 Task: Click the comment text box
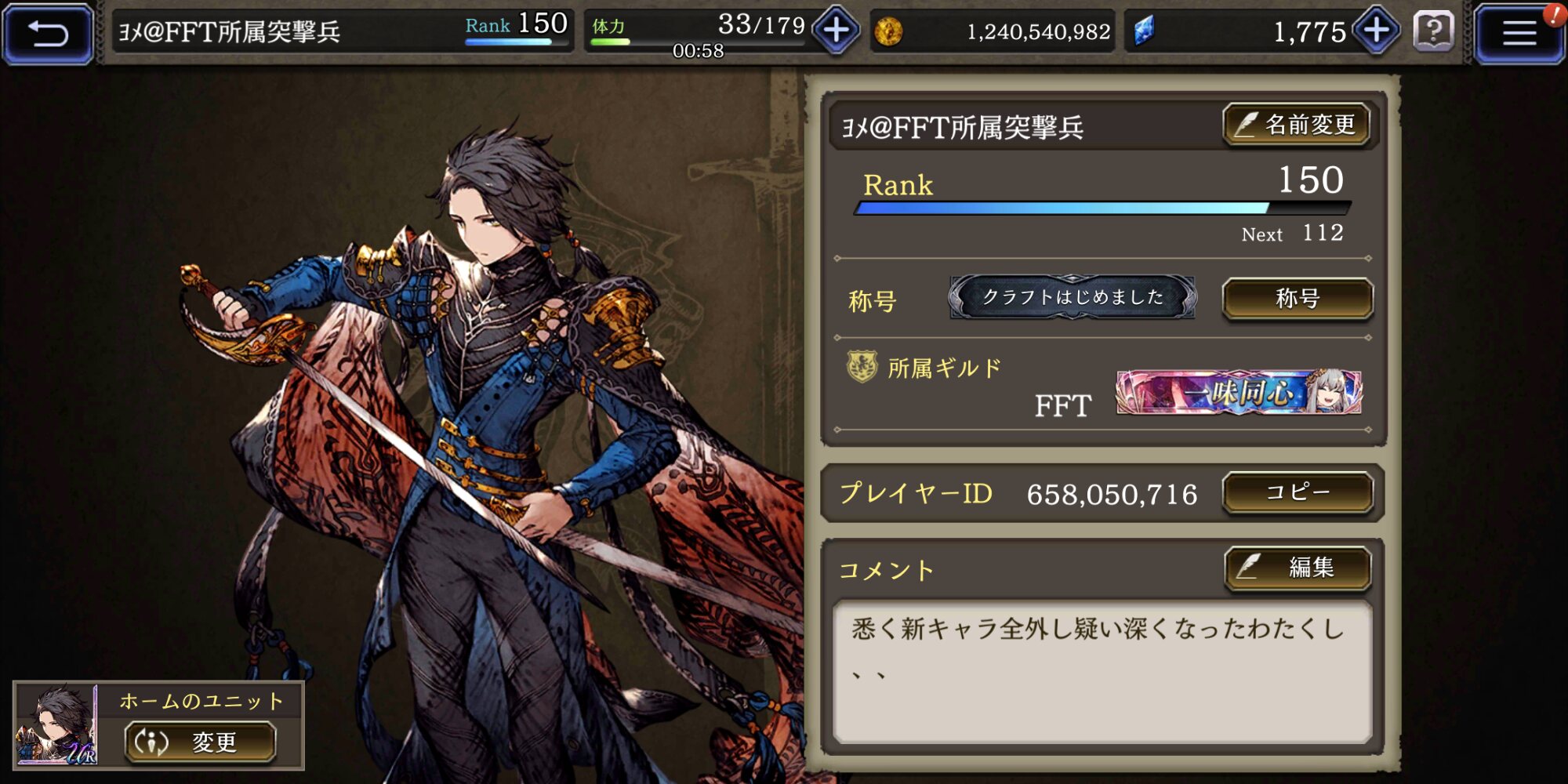tap(1102, 672)
